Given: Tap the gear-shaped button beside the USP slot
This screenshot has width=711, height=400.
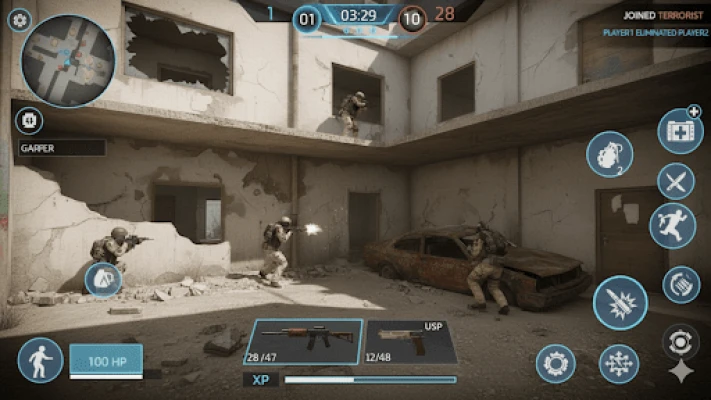Looking at the screenshot, I should [x=555, y=363].
